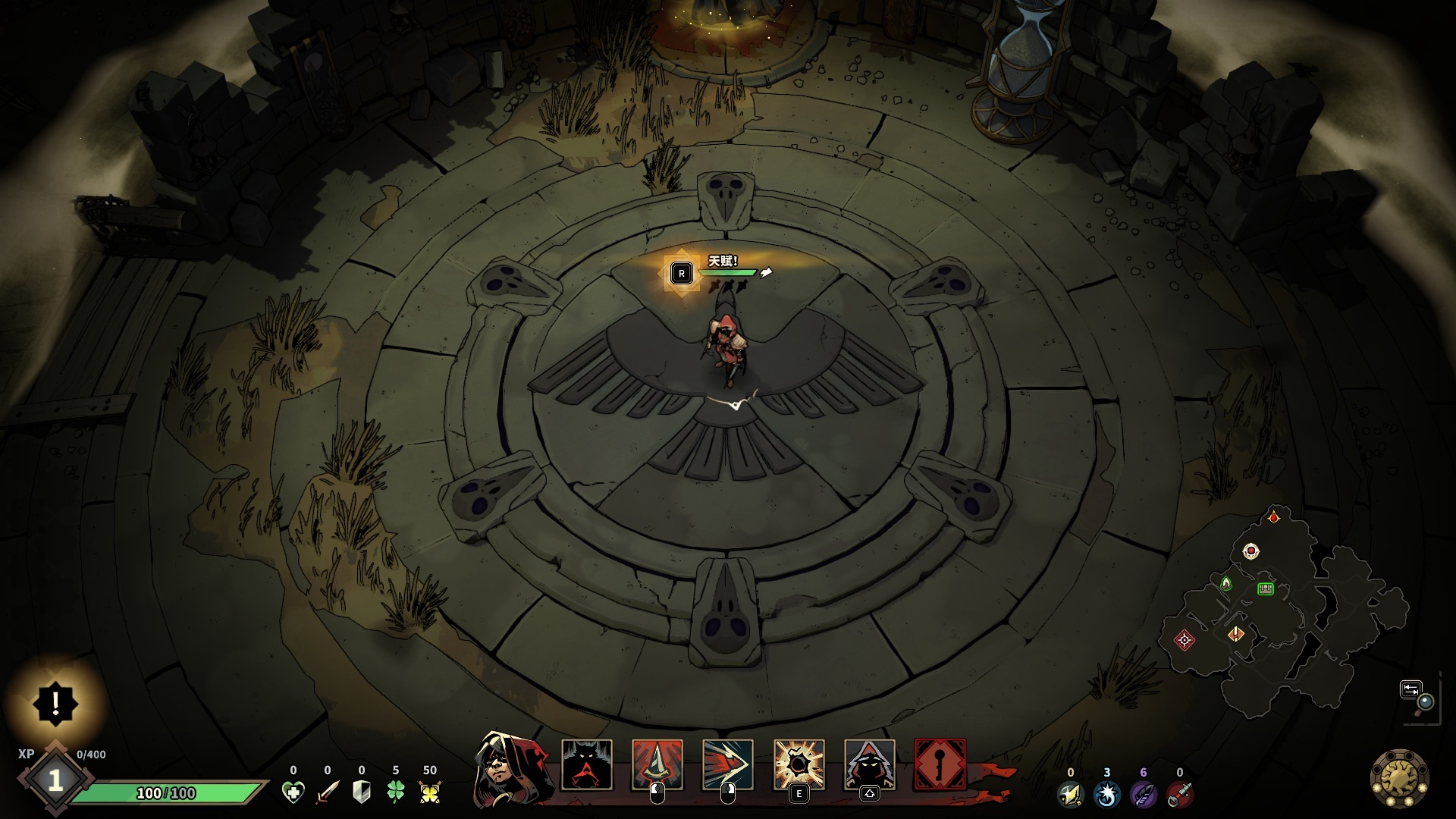Image resolution: width=1456 pixels, height=819 pixels.
Task: Select the red gear marker on minimap
Action: coord(1185,640)
